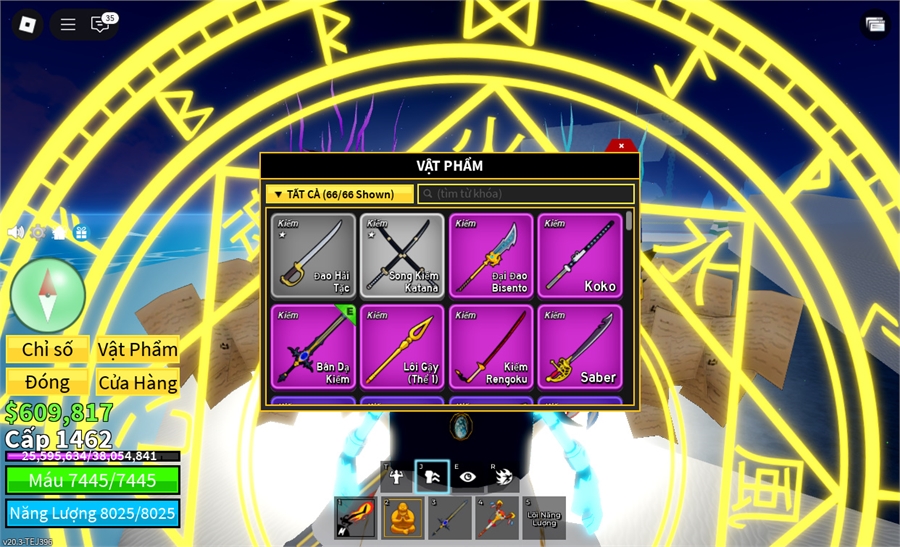
Task: Pick the Saber sword
Action: click(579, 346)
